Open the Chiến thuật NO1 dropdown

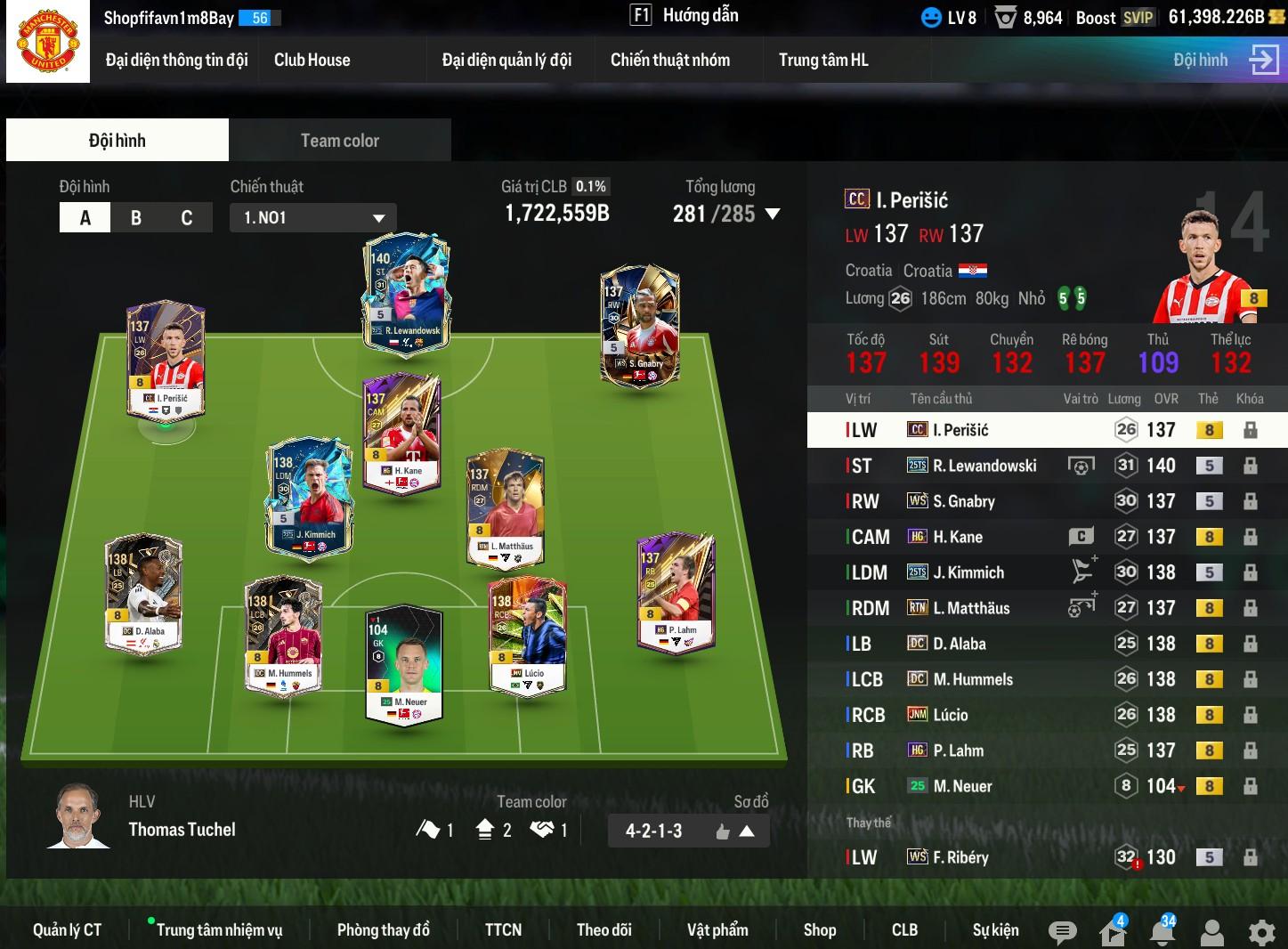[312, 218]
